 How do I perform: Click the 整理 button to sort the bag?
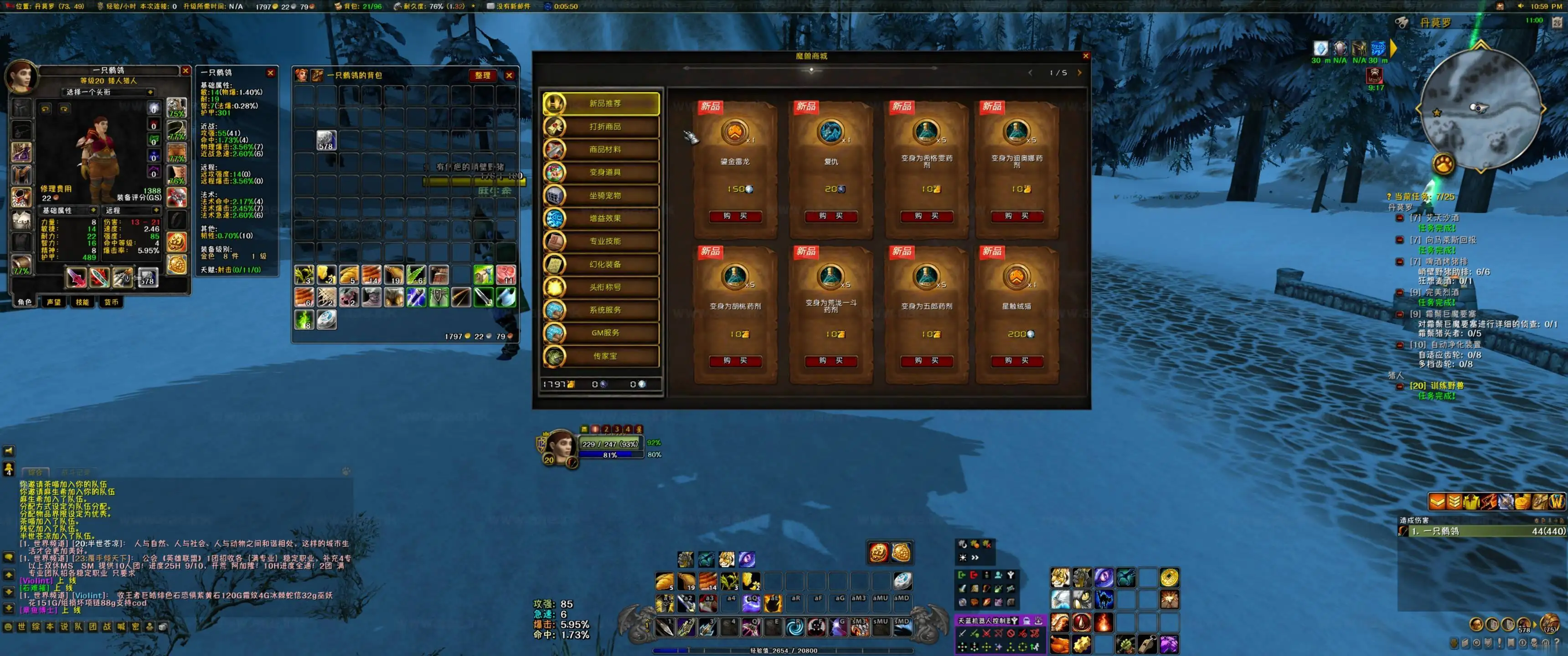tap(483, 76)
